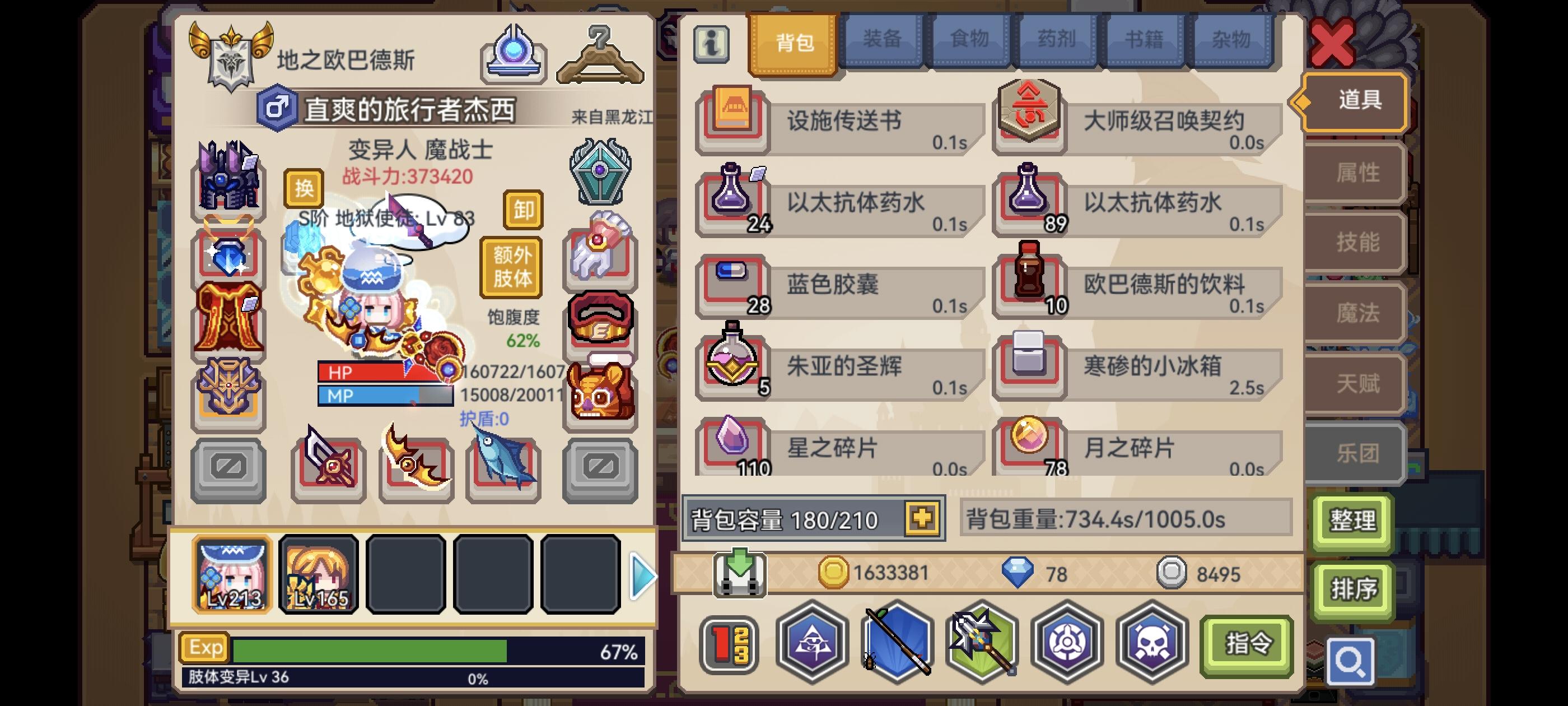Click the plus to expand backpack capacity

[x=923, y=519]
